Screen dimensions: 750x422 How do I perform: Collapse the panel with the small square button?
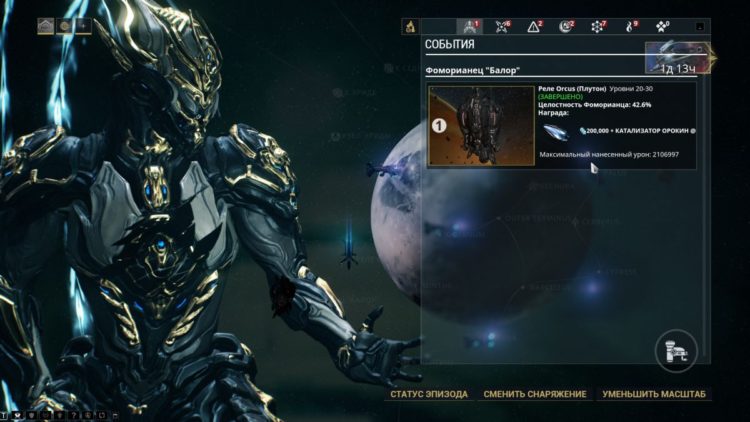click(x=700, y=27)
